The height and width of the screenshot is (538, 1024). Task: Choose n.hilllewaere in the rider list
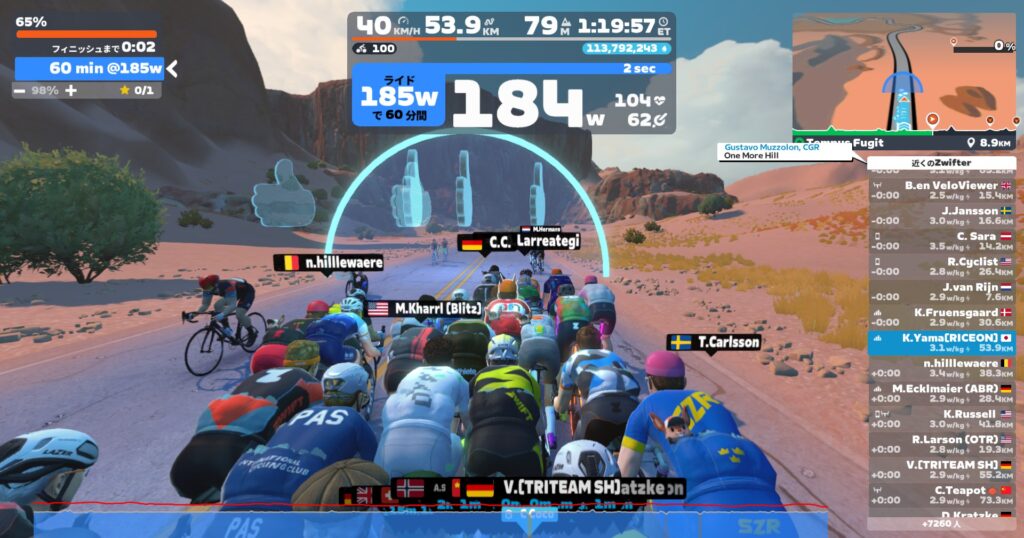coord(942,368)
